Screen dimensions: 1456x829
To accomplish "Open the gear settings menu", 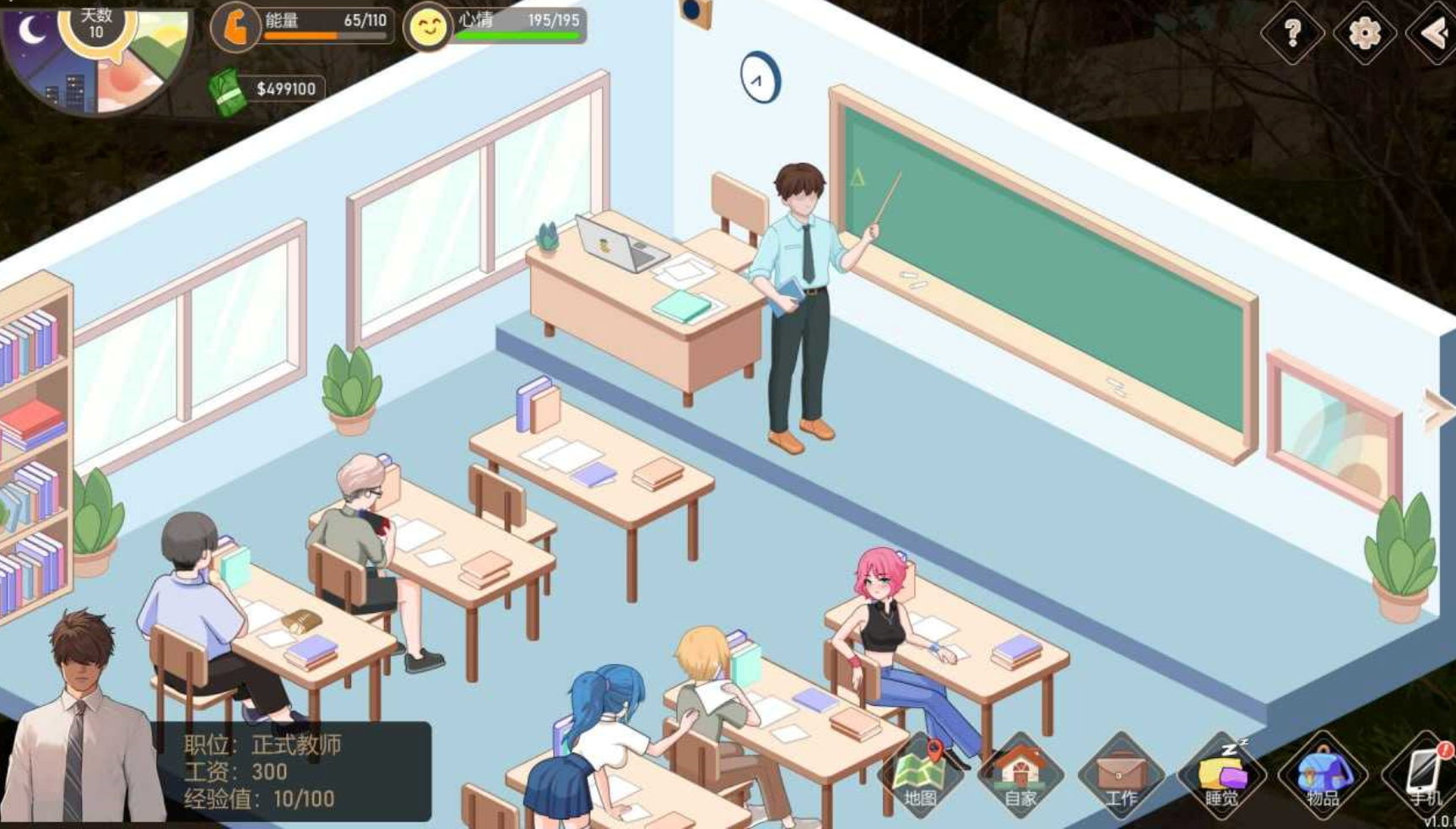I will (x=1364, y=34).
